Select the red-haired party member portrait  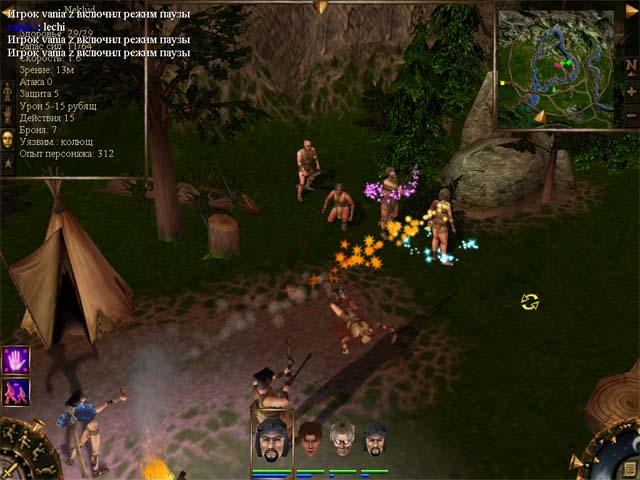coord(310,439)
